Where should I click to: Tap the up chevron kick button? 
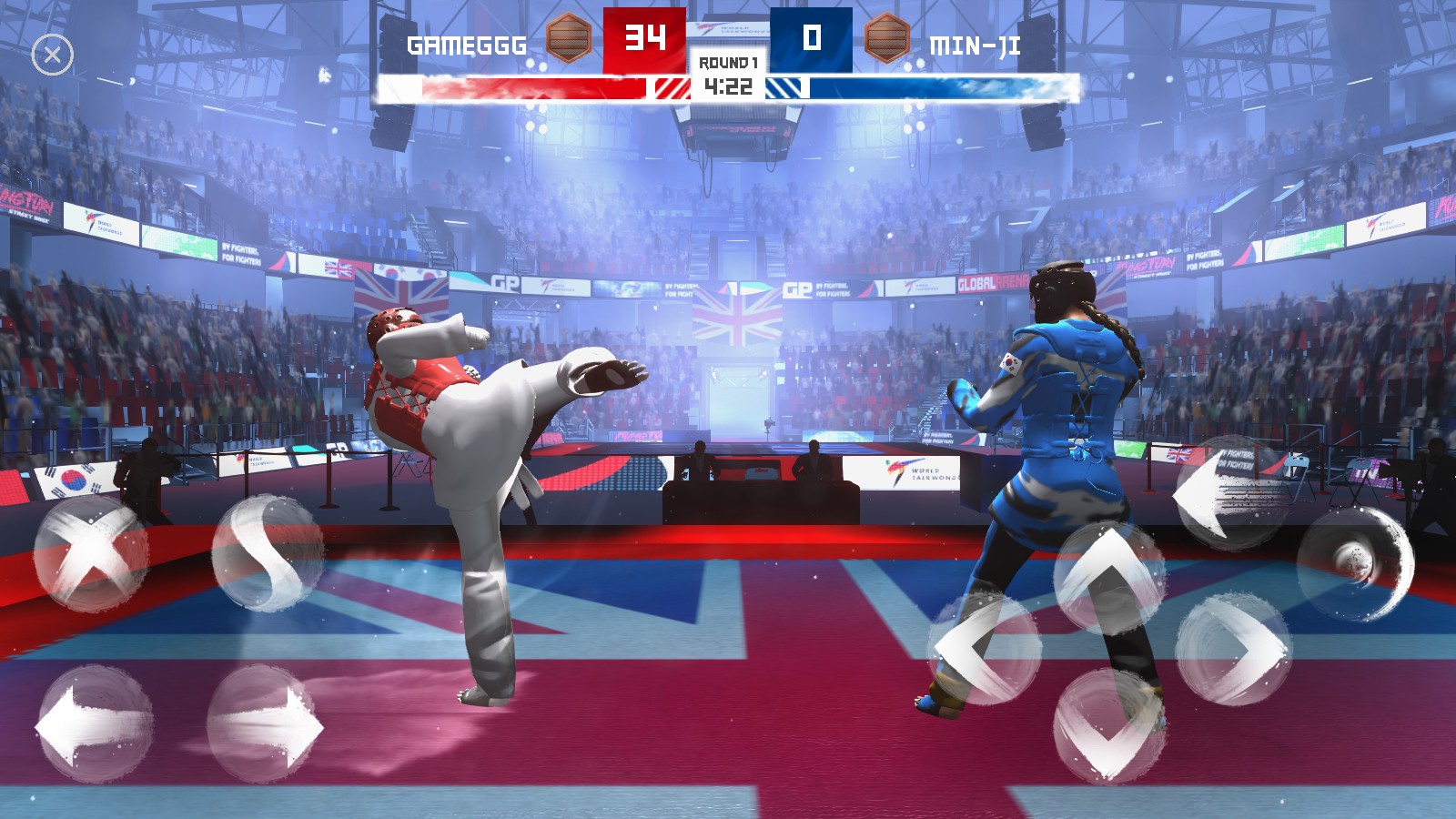tap(1109, 577)
